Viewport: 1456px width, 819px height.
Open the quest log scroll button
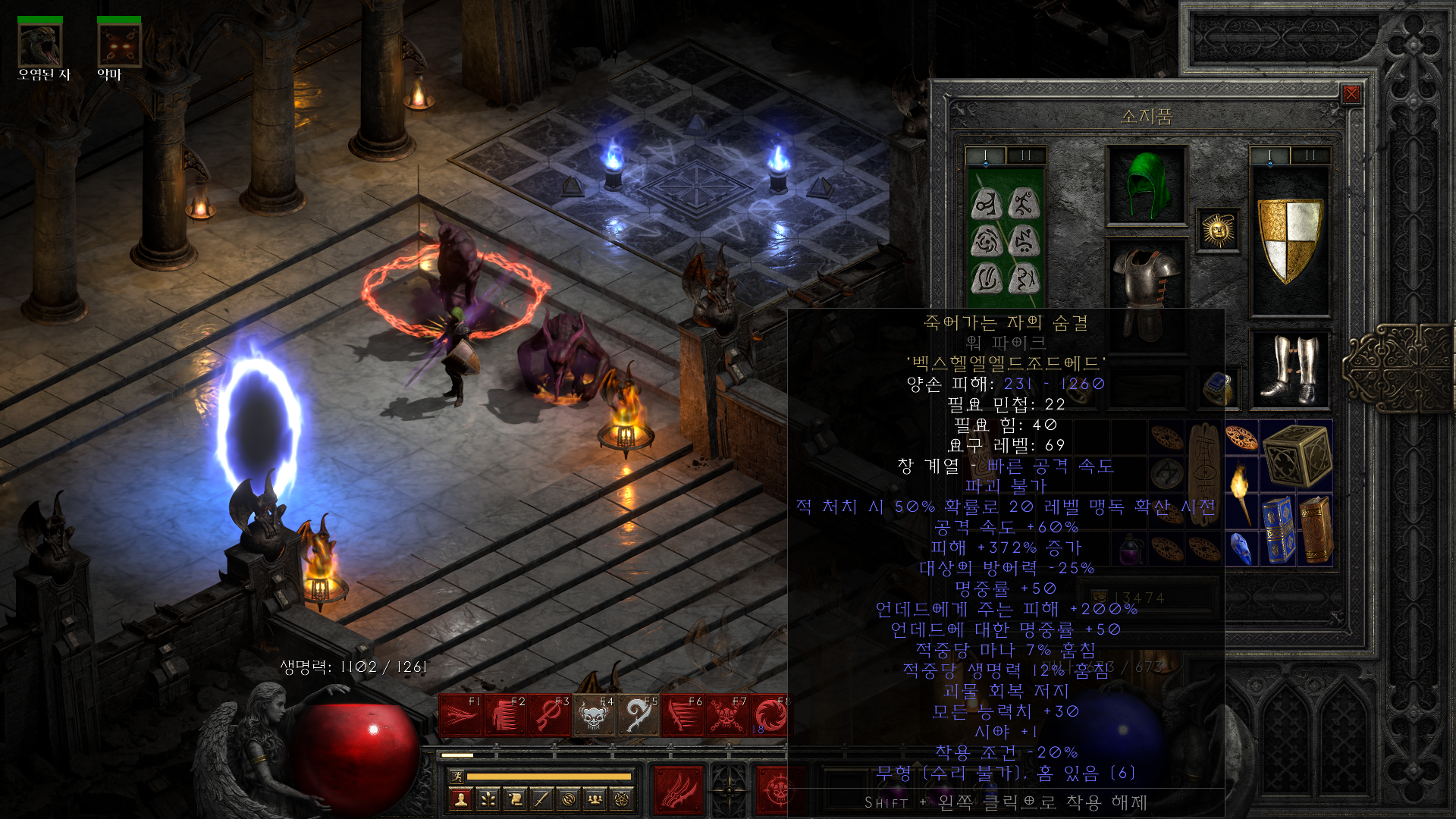[515, 799]
